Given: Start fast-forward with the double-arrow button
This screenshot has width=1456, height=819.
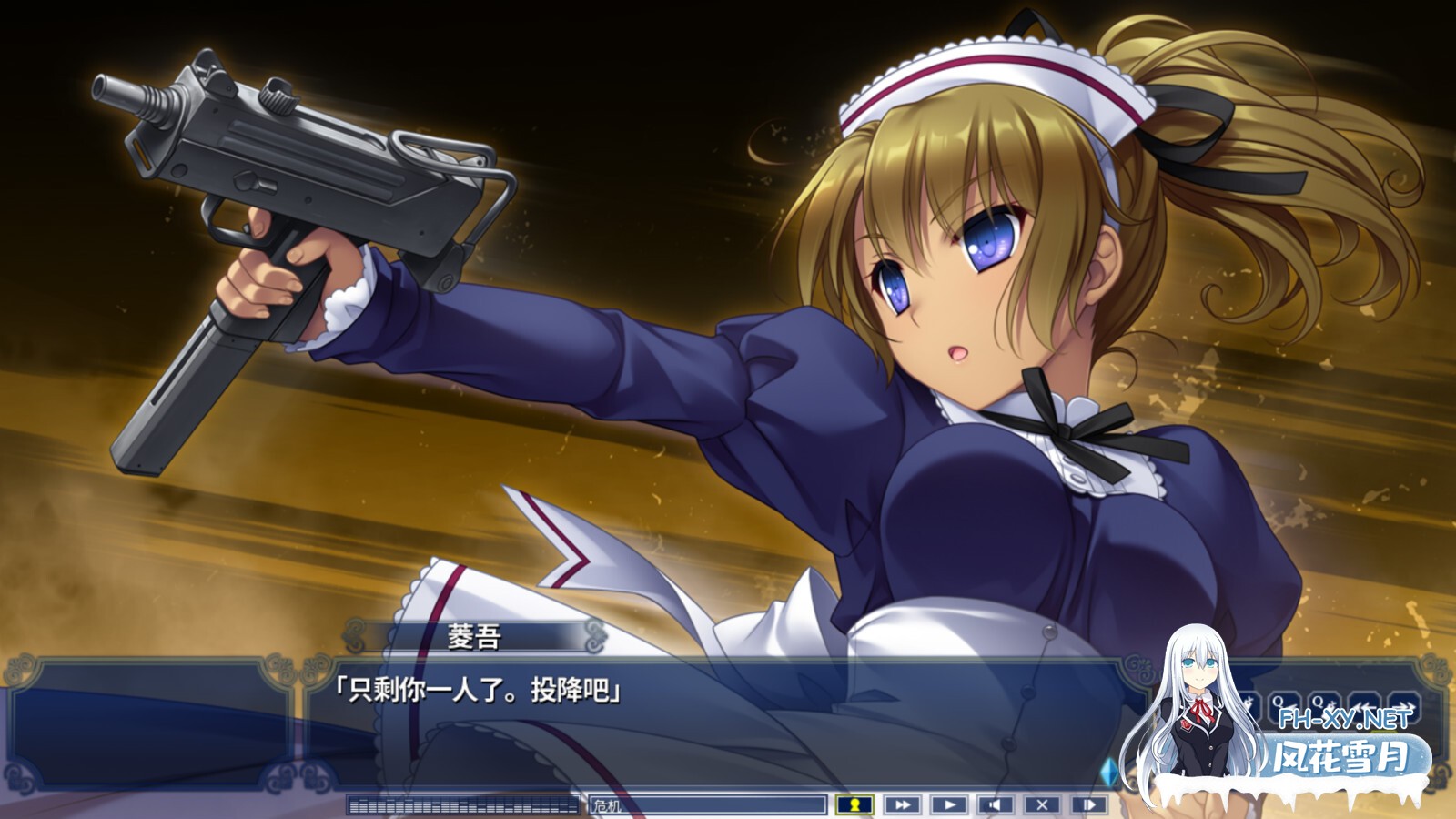Looking at the screenshot, I should [x=902, y=804].
